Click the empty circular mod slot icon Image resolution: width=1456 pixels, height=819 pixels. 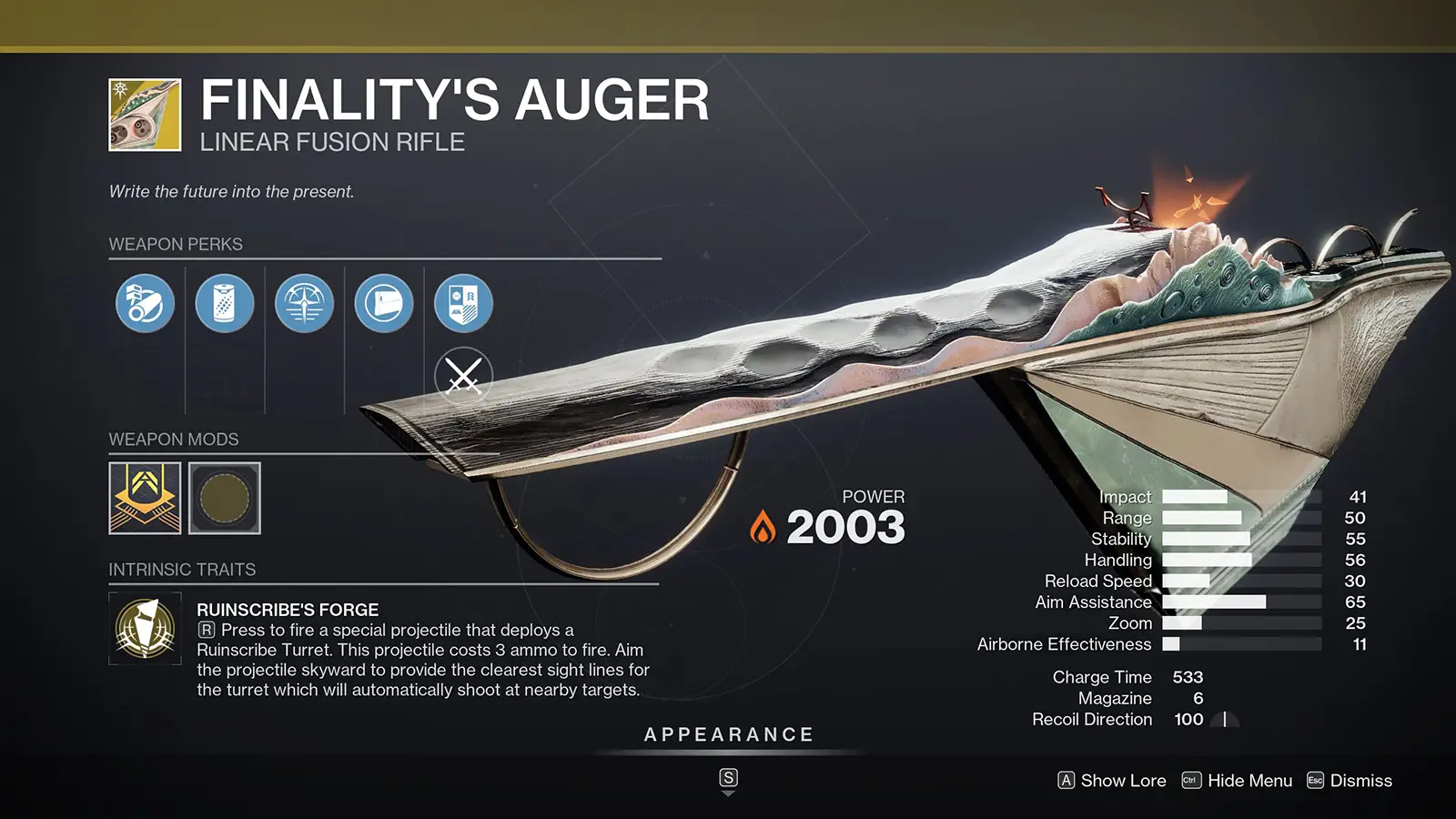[x=225, y=500]
